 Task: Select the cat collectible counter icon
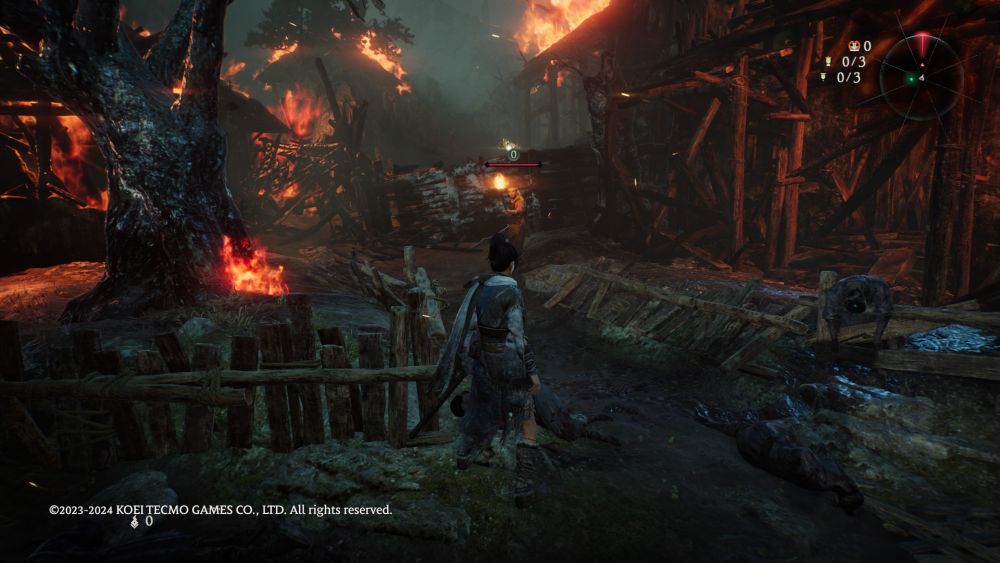click(854, 46)
